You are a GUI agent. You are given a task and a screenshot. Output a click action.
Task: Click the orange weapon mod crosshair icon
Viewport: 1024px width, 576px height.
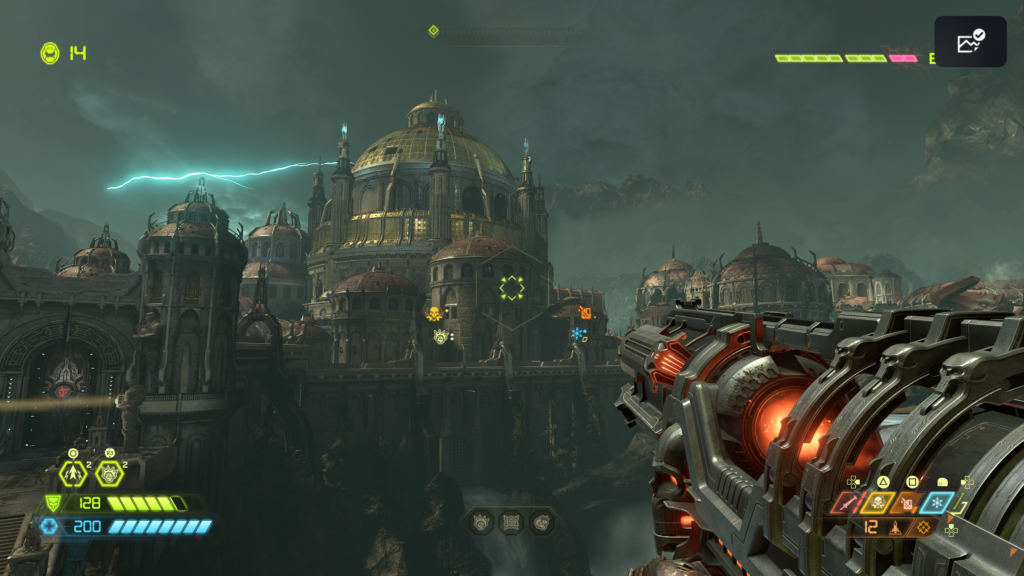coord(924,527)
